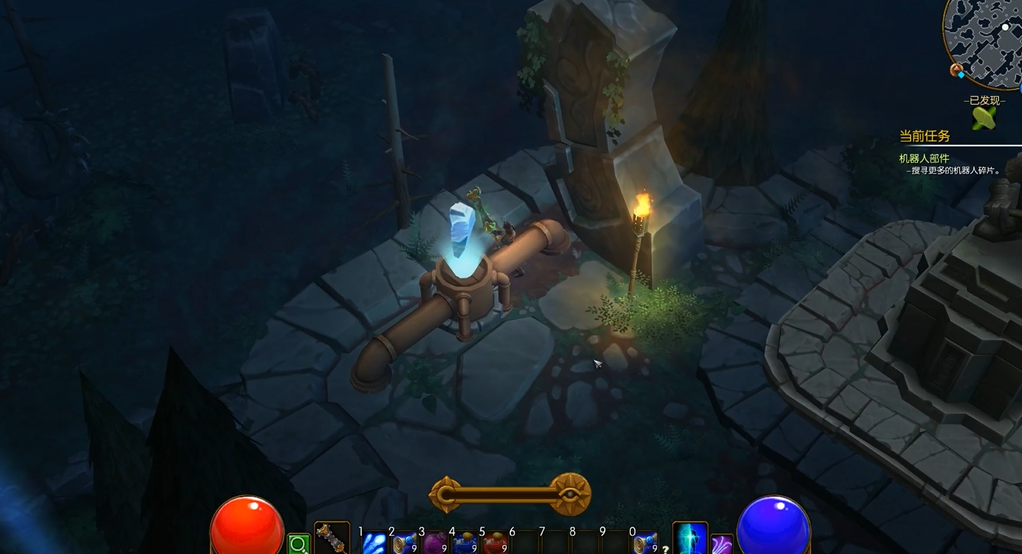Select the equipped weapon slot beside the health orb
The height and width of the screenshot is (554, 1022).
(x=331, y=538)
